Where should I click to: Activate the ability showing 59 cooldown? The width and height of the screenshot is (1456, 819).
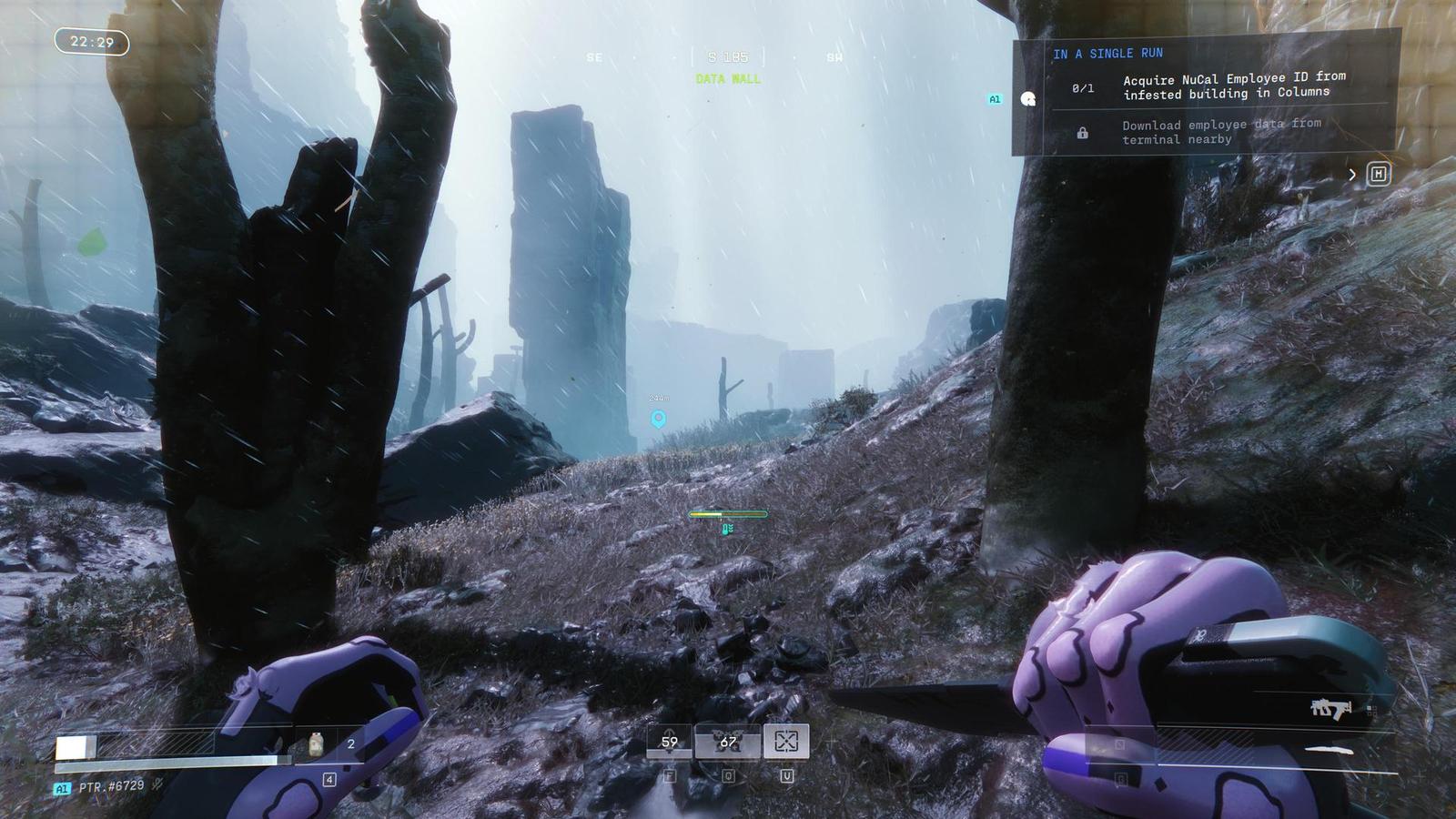pos(669,743)
